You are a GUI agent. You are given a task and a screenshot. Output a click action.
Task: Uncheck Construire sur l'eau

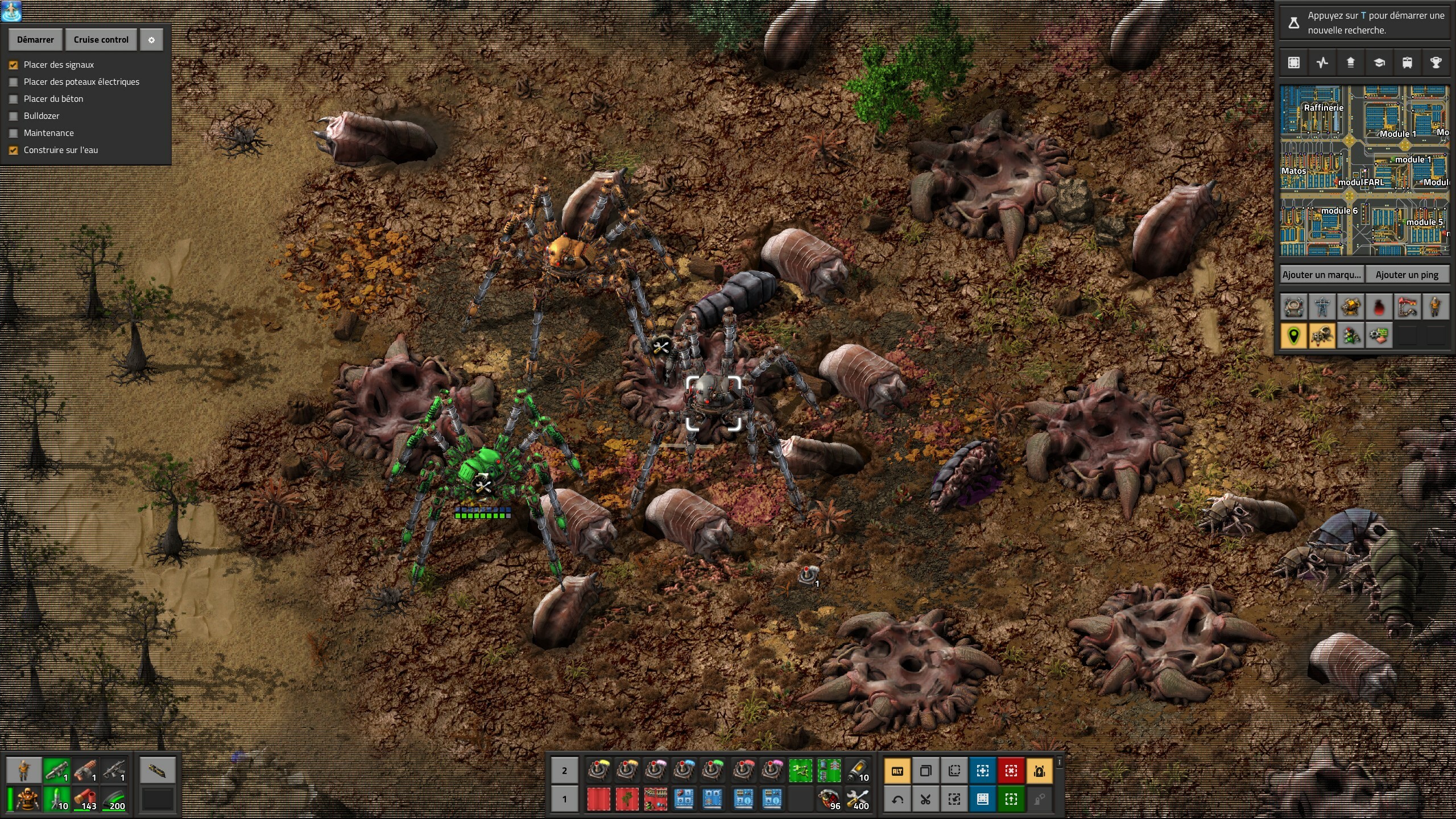(x=14, y=150)
